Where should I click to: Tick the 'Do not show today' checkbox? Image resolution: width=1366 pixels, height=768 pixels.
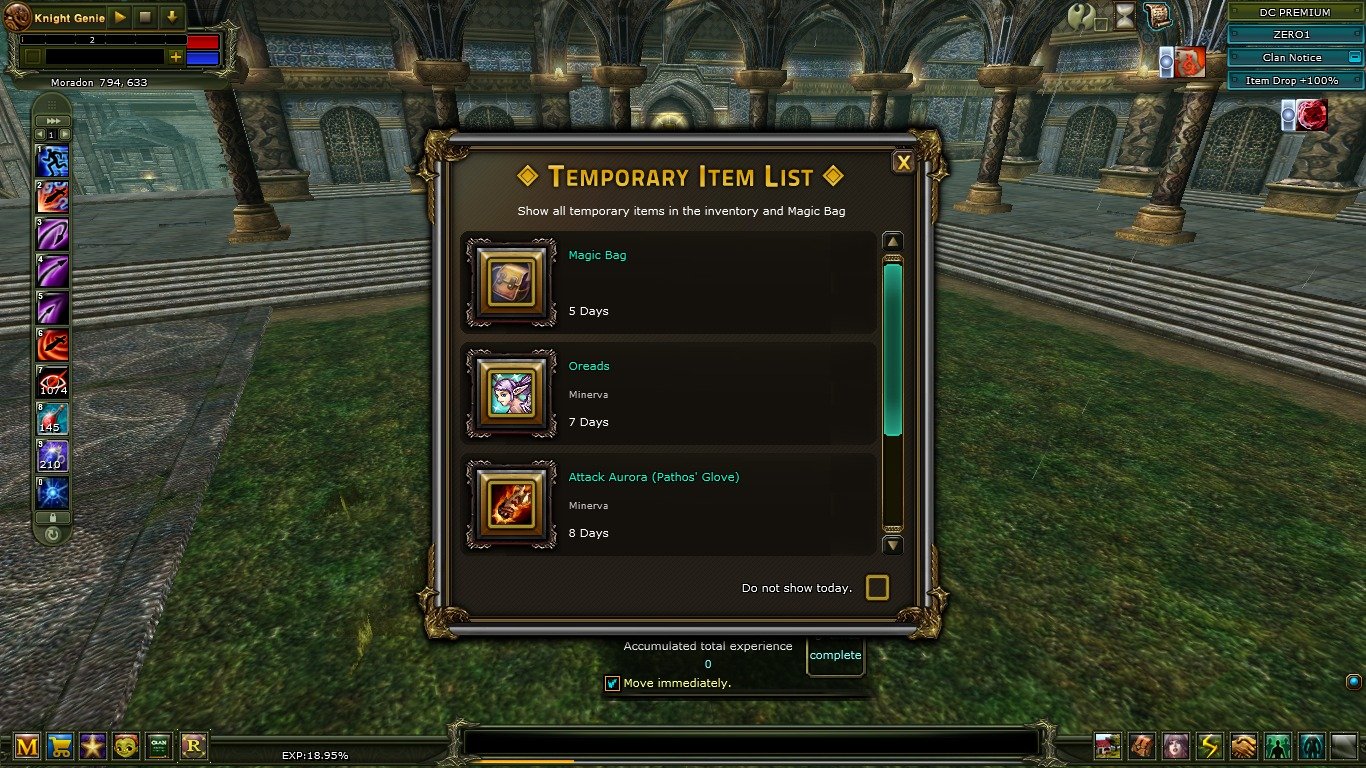877,588
